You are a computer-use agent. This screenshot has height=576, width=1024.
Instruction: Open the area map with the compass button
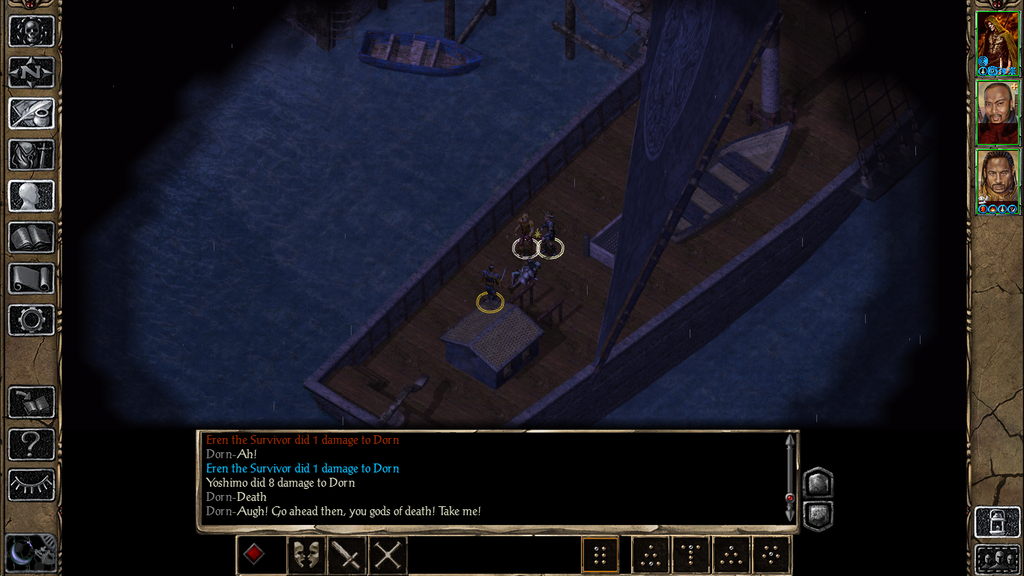[31, 72]
